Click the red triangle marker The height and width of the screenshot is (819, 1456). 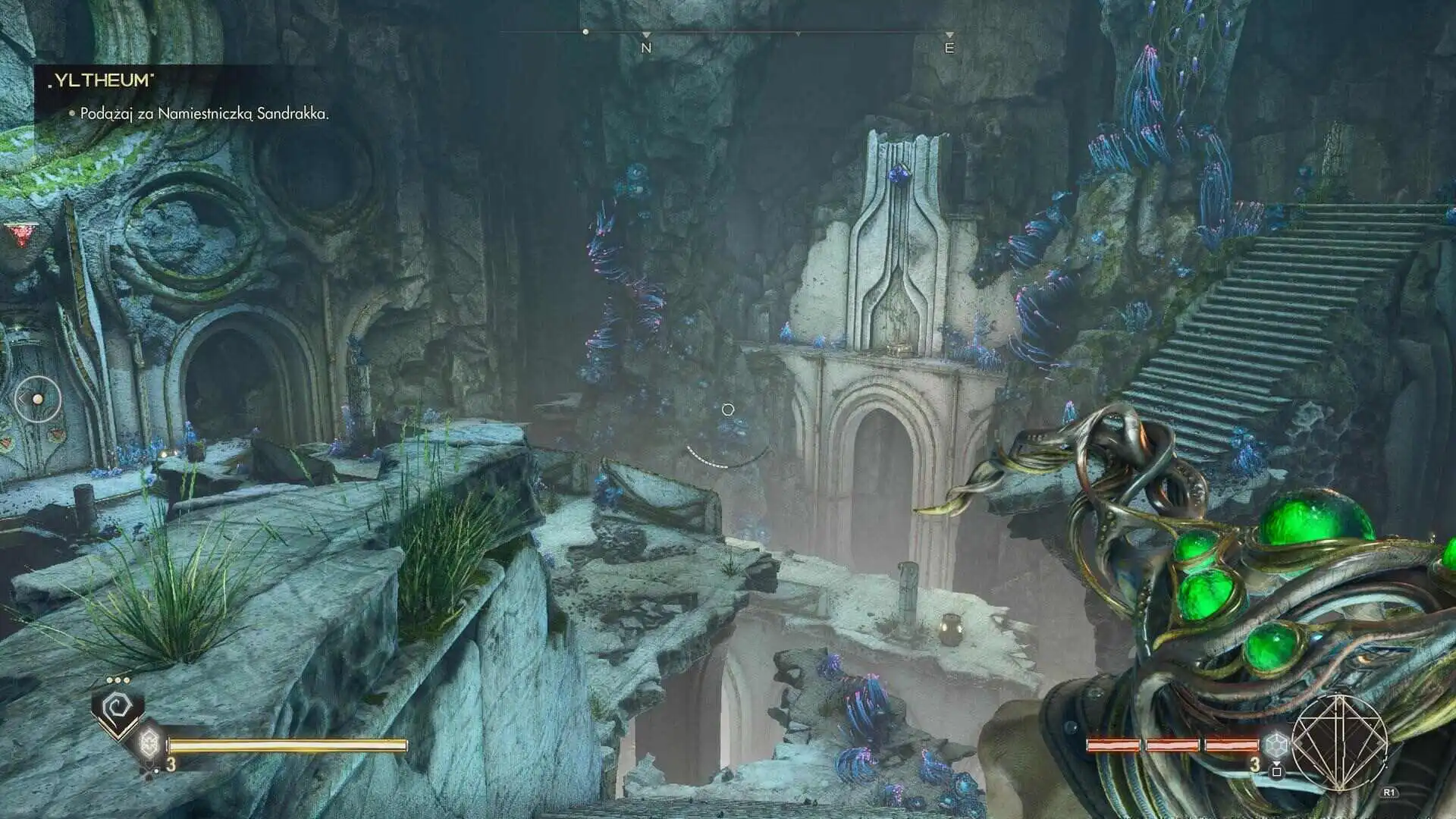[x=16, y=234]
